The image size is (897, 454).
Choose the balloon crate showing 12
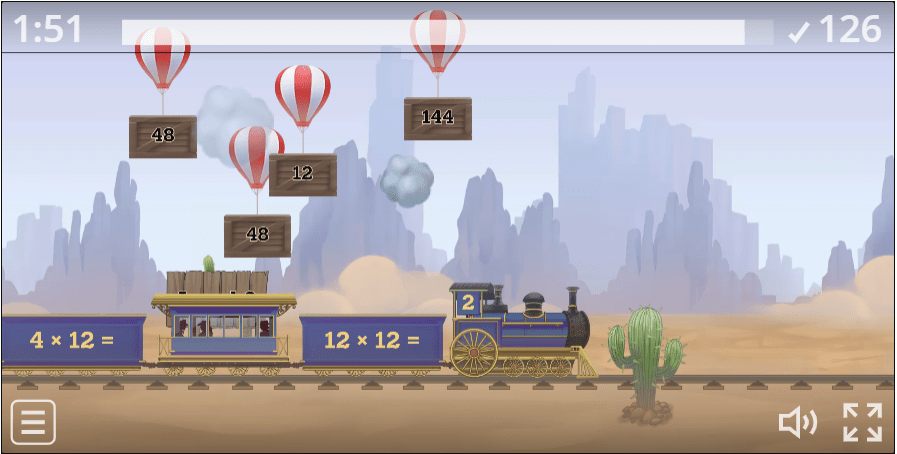(302, 173)
